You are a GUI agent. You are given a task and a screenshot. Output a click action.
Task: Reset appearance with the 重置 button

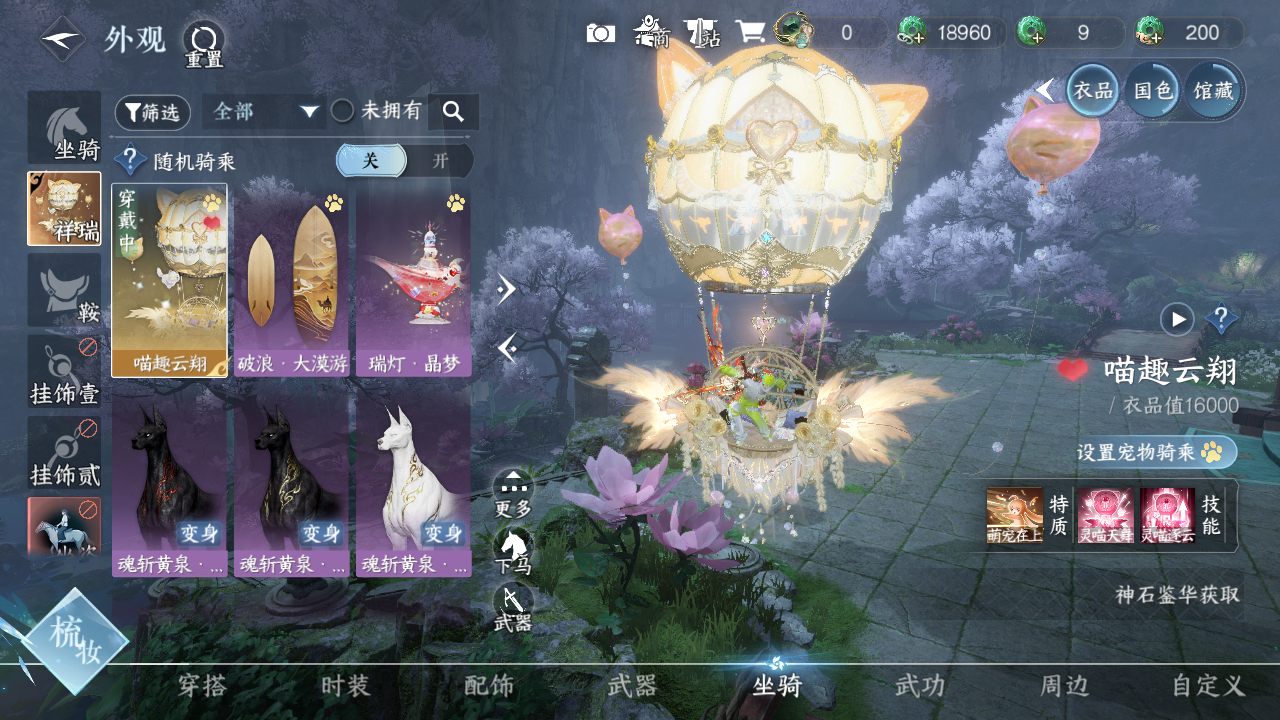tap(203, 43)
